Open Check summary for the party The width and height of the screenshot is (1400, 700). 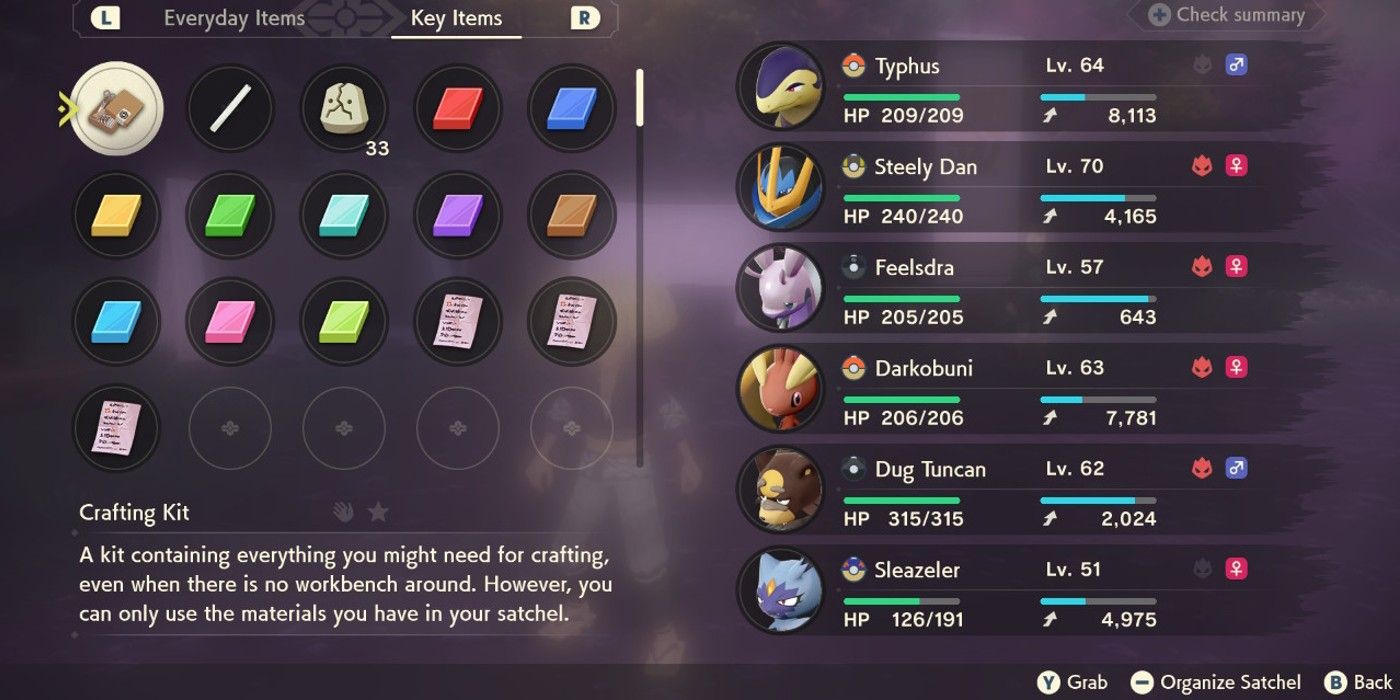click(1228, 15)
